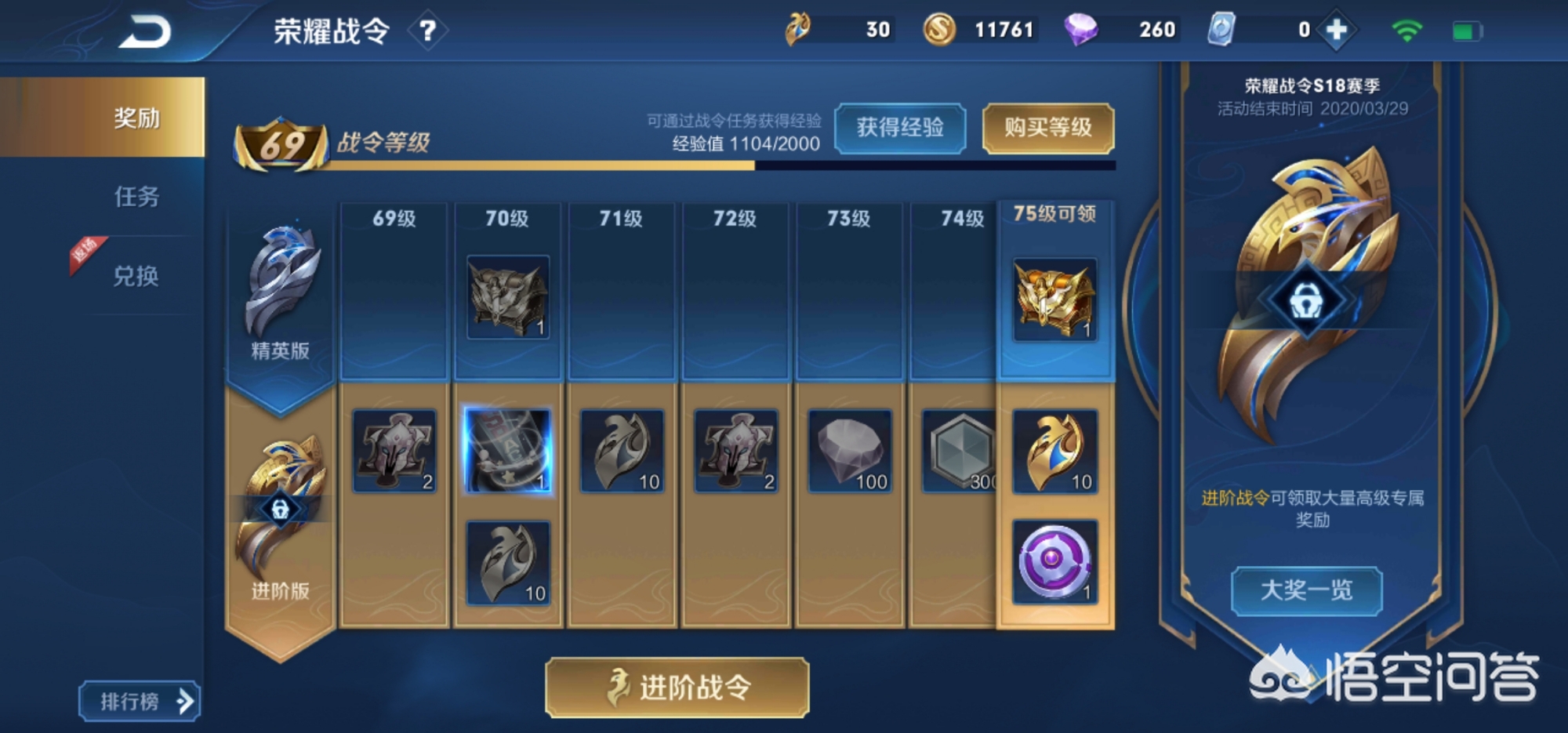Select the level 71 battle pass token reward

click(x=622, y=451)
